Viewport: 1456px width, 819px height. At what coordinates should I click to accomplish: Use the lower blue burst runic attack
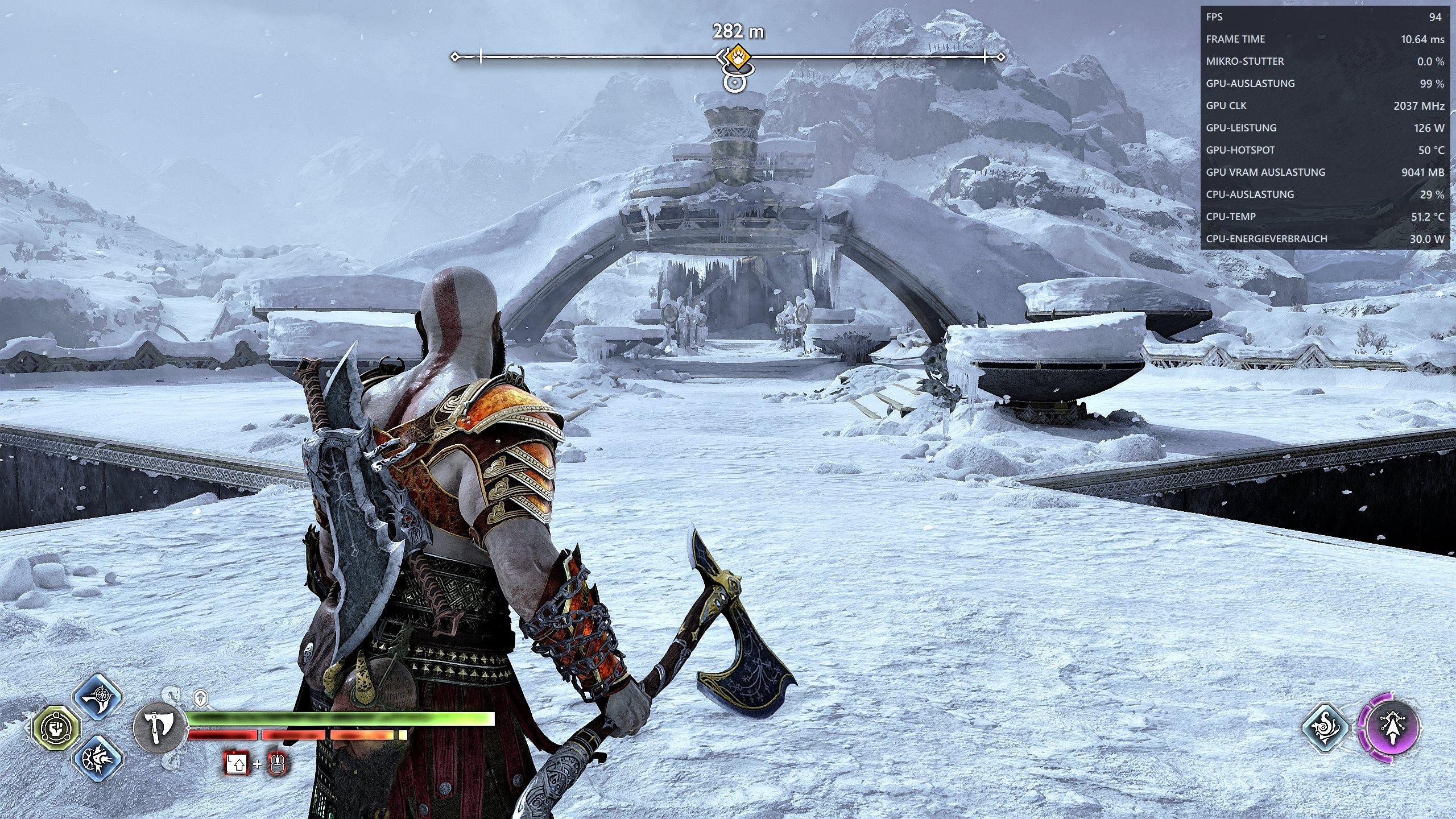click(99, 758)
